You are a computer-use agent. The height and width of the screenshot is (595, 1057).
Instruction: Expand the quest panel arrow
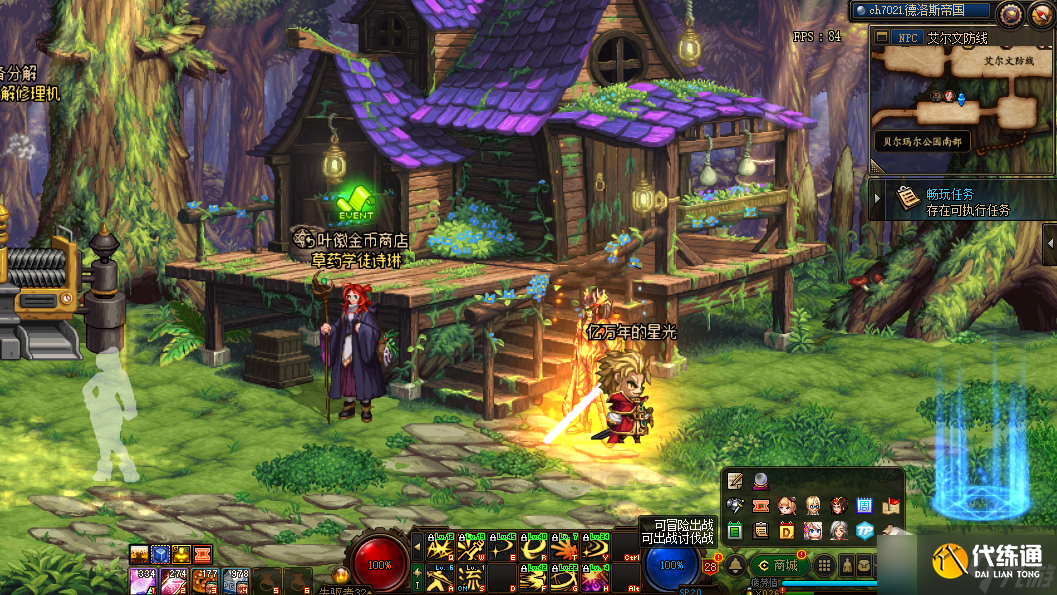click(877, 200)
